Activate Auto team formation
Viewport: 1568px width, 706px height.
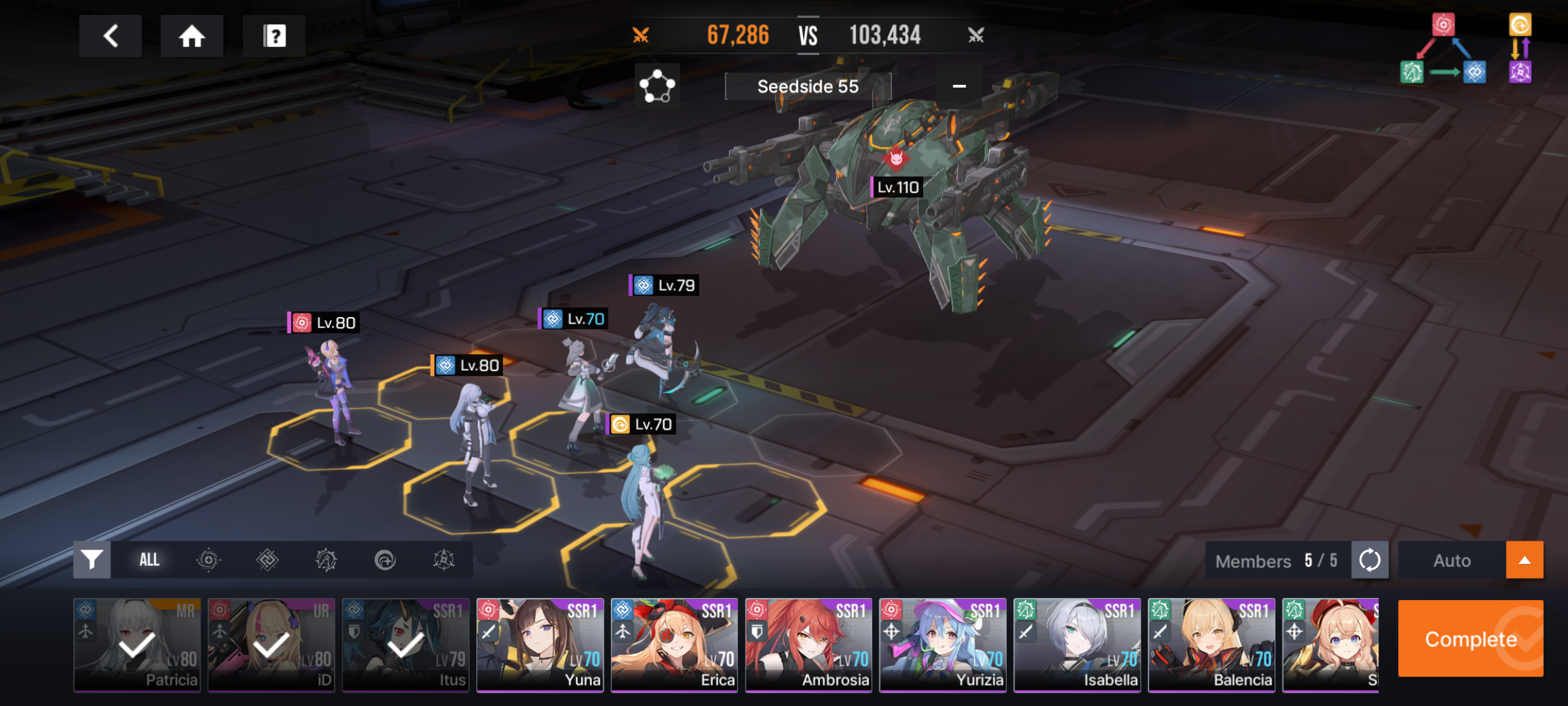1452,560
